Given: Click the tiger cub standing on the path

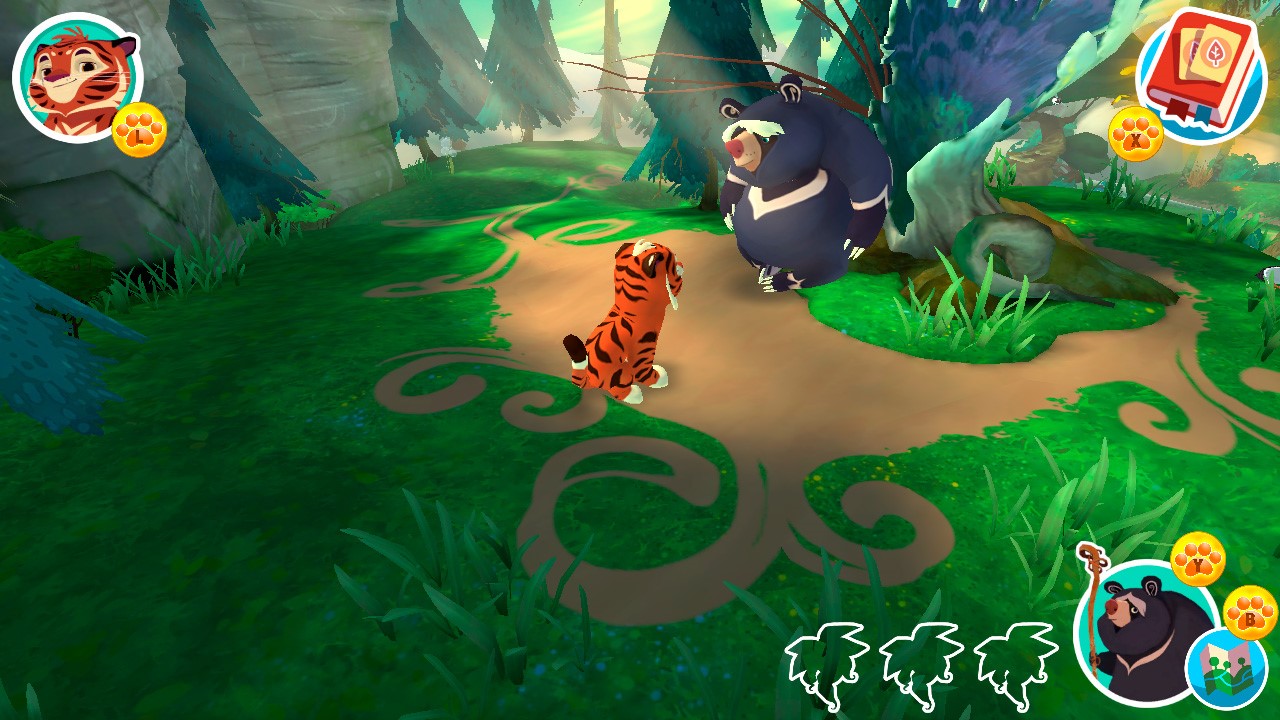Looking at the screenshot, I should (x=625, y=320).
